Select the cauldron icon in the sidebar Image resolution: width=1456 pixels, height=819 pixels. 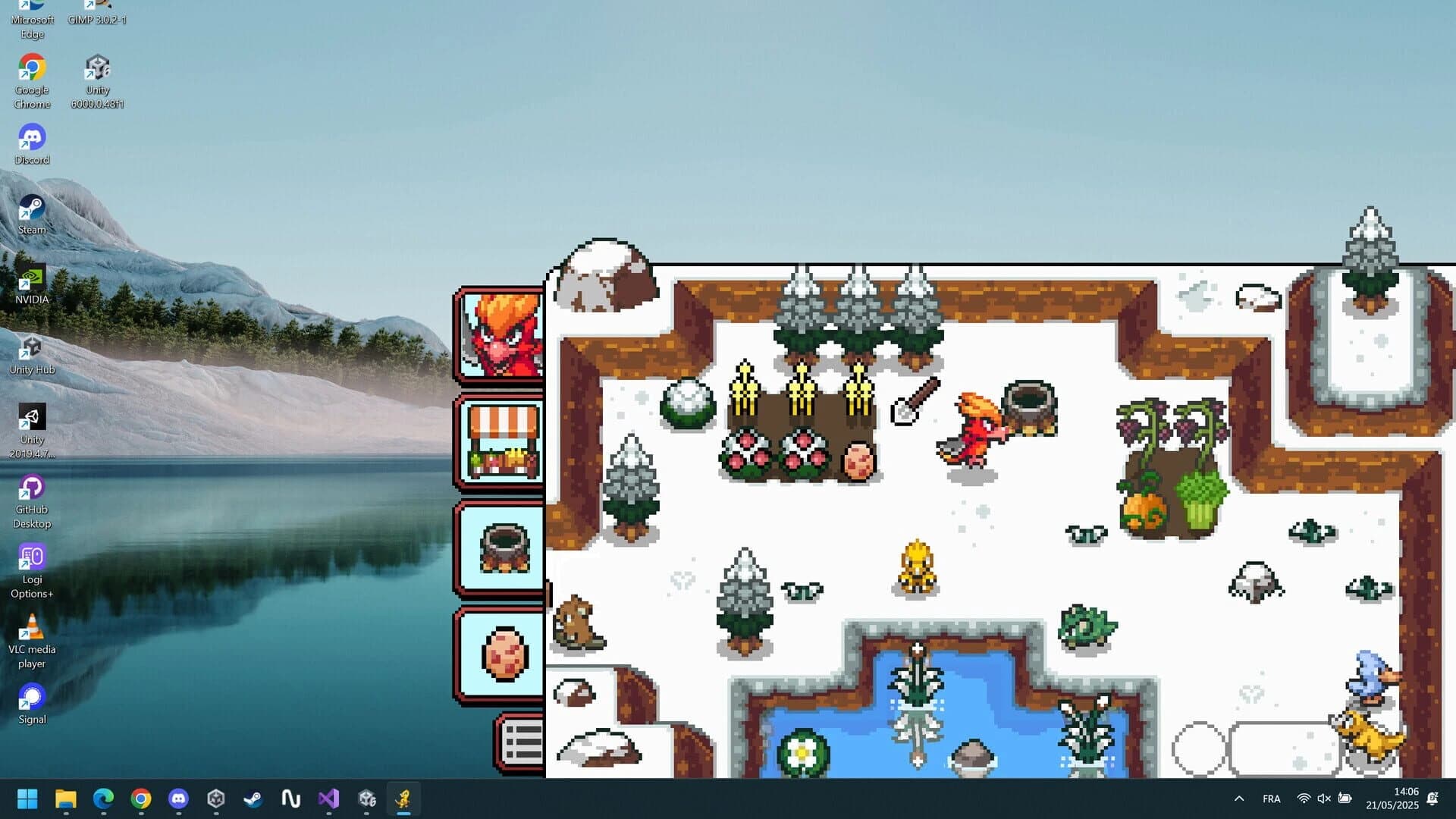[x=499, y=548]
